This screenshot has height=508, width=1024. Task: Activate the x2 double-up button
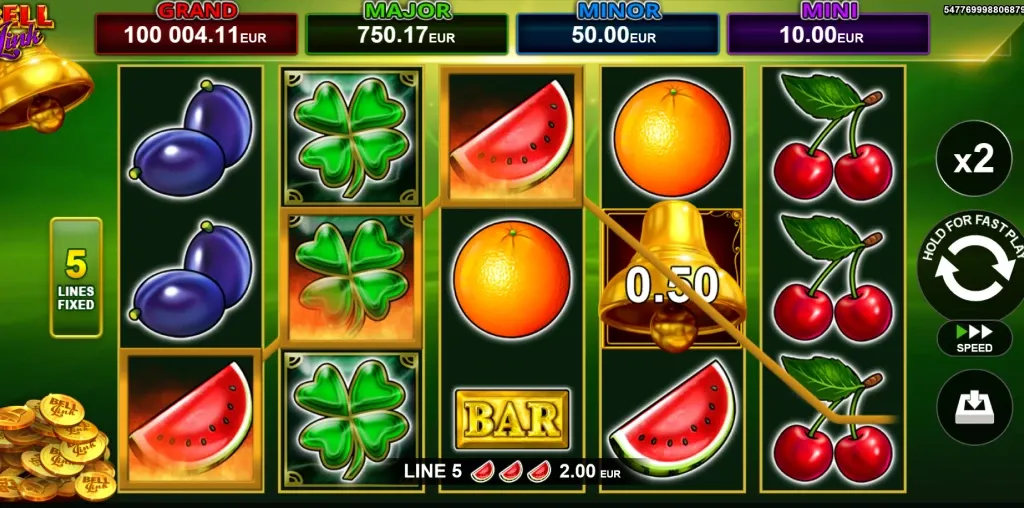point(973,159)
